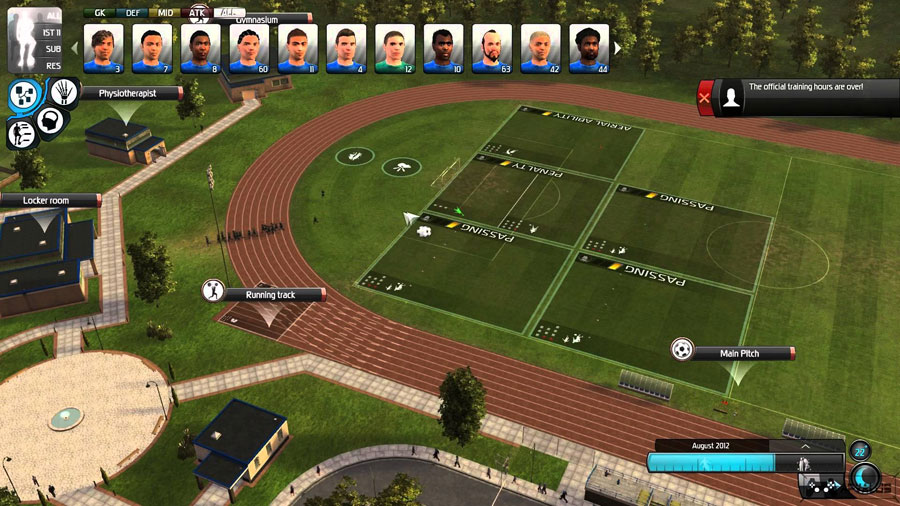Select player portrait number 63
900x506 pixels.
click(x=492, y=48)
